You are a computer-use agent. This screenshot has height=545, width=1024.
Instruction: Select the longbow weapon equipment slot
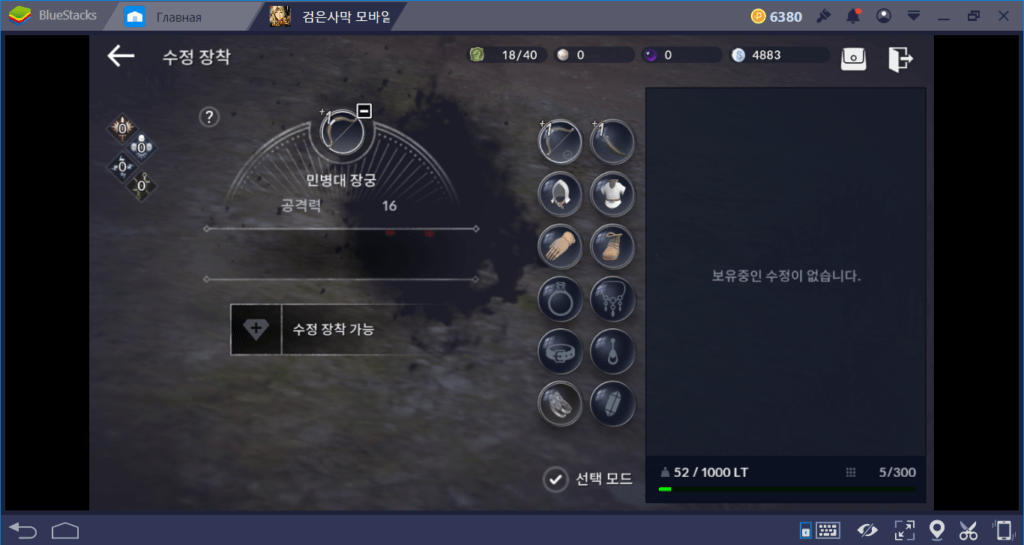tap(560, 141)
